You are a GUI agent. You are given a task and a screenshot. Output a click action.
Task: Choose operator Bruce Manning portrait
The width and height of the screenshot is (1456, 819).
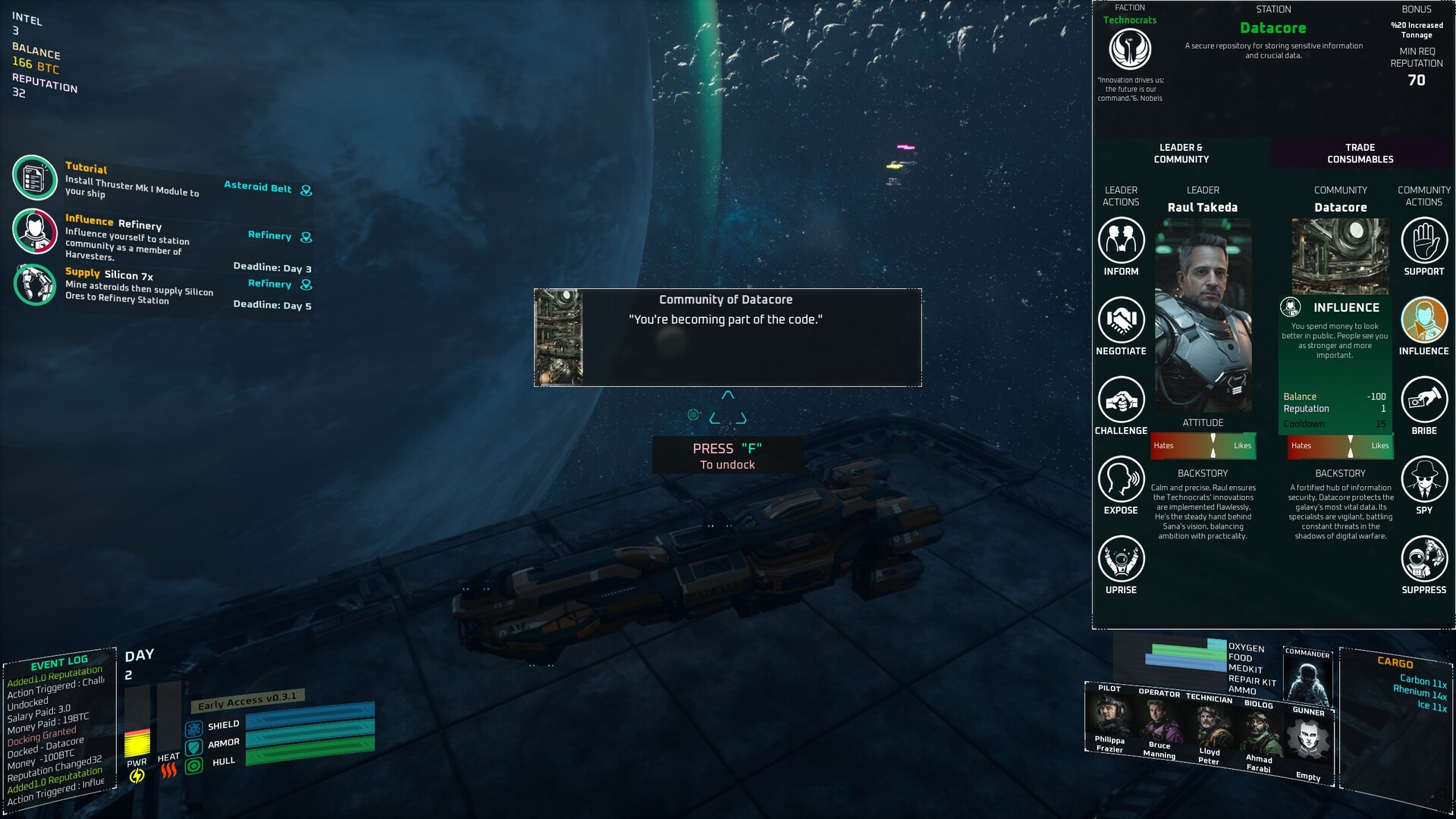(x=1159, y=720)
